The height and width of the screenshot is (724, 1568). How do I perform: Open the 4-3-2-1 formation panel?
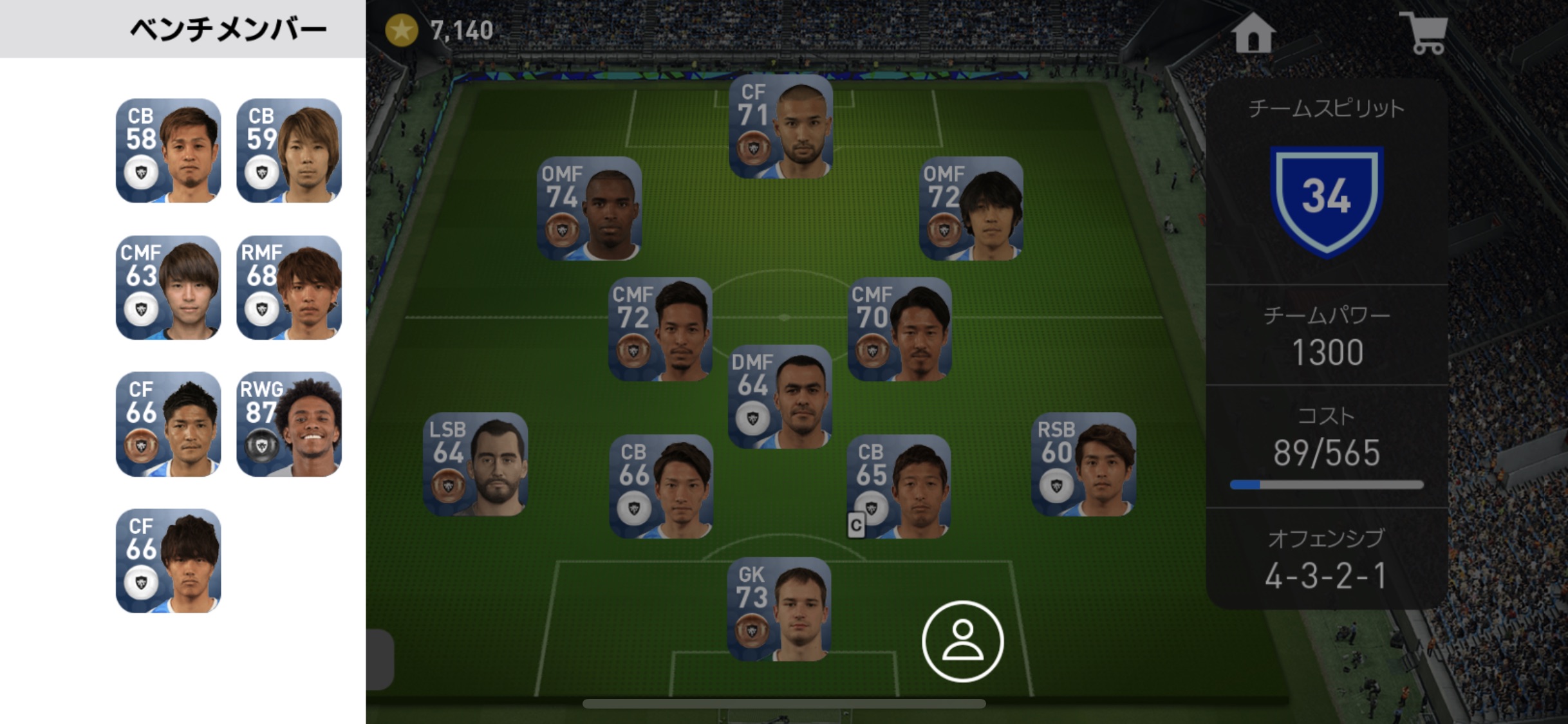click(x=1326, y=560)
